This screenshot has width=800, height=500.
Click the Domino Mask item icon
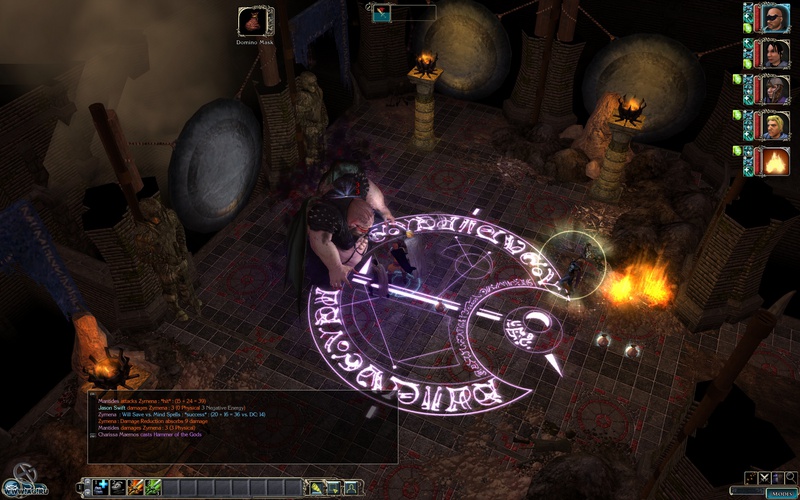coord(252,22)
